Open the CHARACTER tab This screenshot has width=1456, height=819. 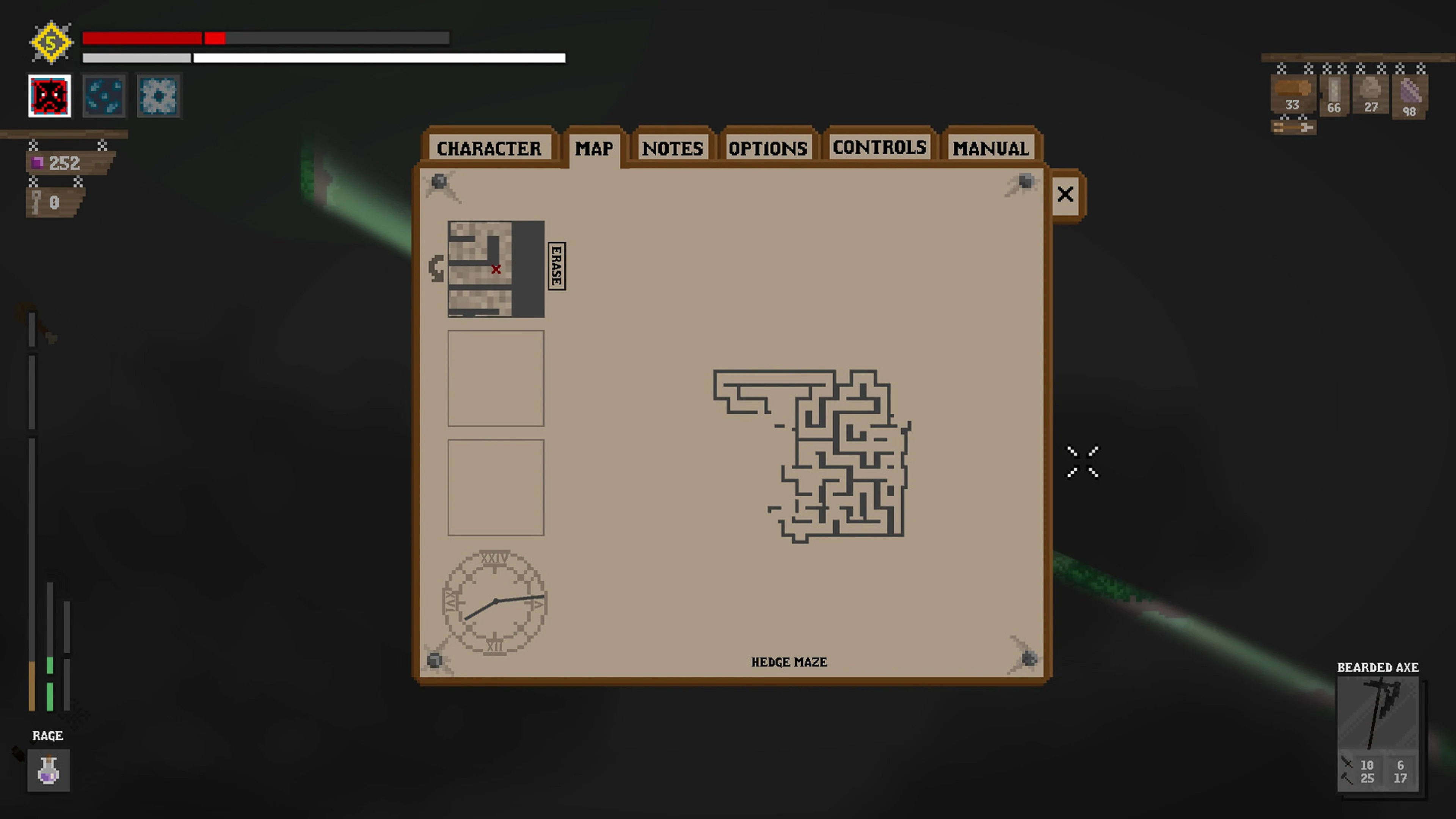(x=490, y=147)
